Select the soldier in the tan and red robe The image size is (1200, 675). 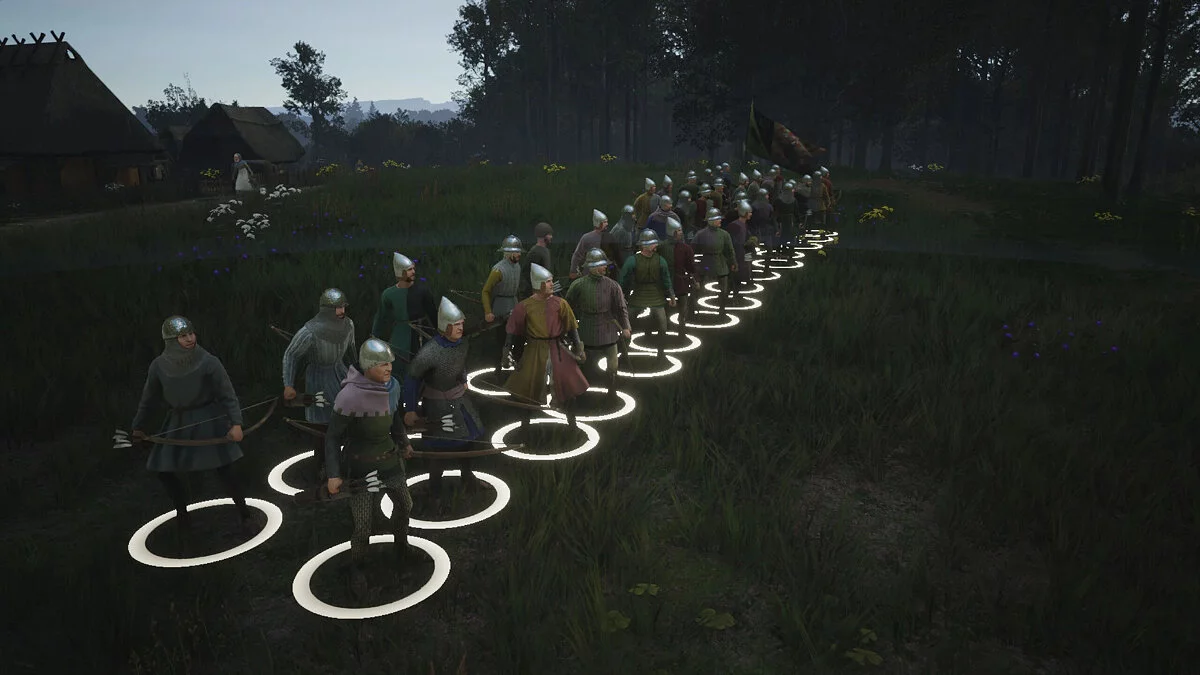(x=543, y=345)
